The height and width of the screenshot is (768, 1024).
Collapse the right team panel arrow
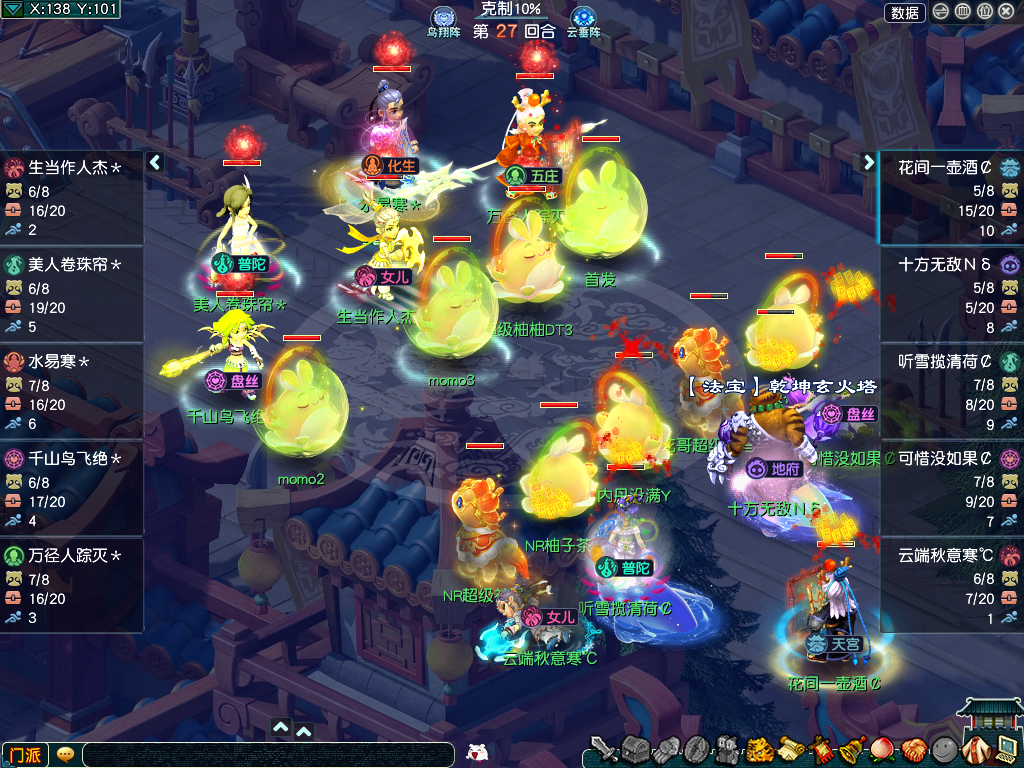pyautogui.click(x=868, y=162)
